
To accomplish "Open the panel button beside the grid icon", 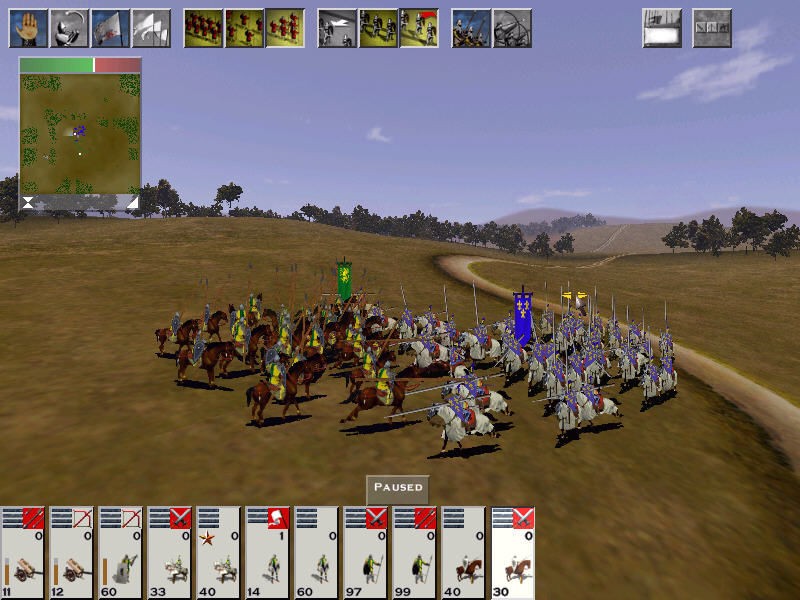I will [662, 28].
